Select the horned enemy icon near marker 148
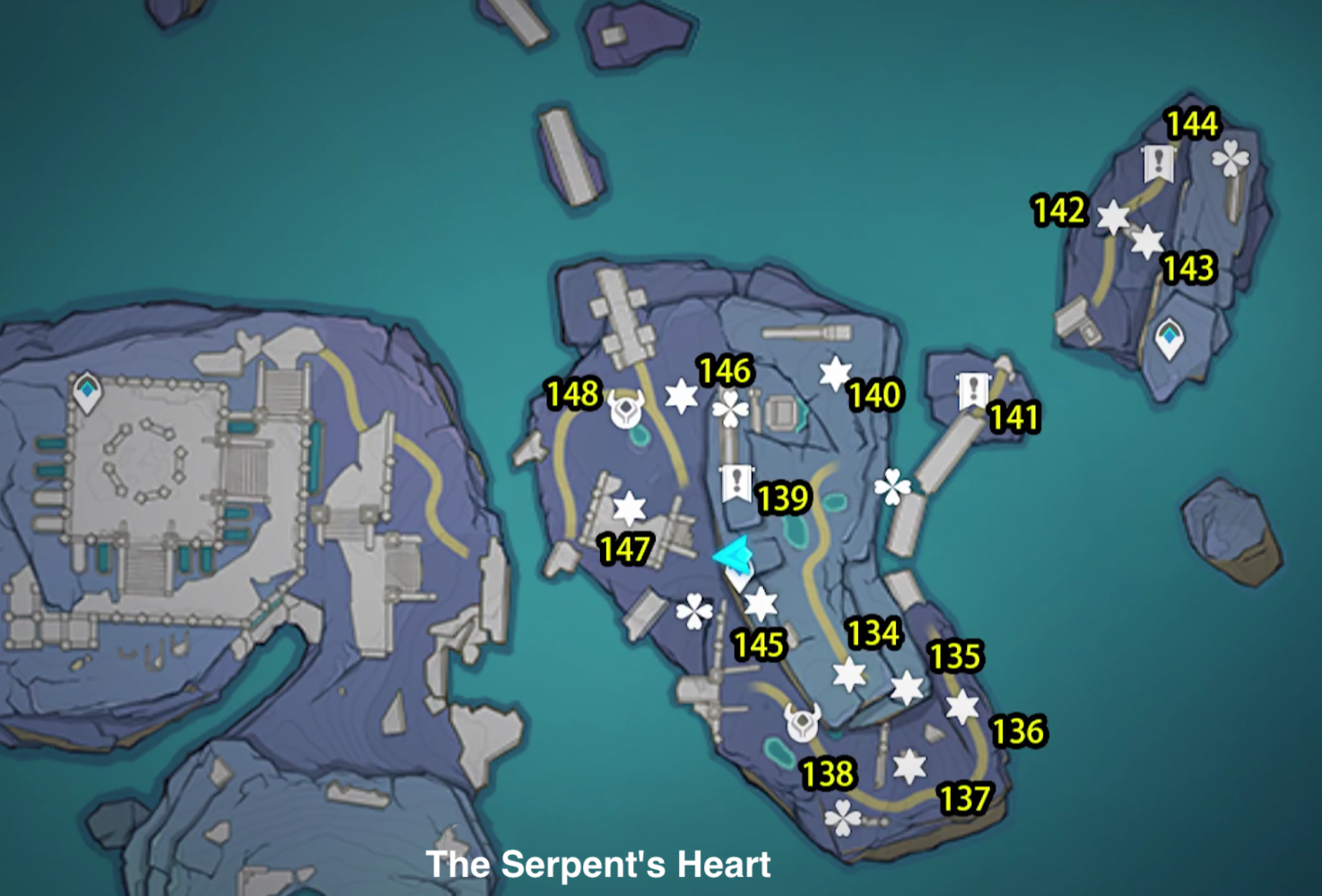 click(628, 409)
